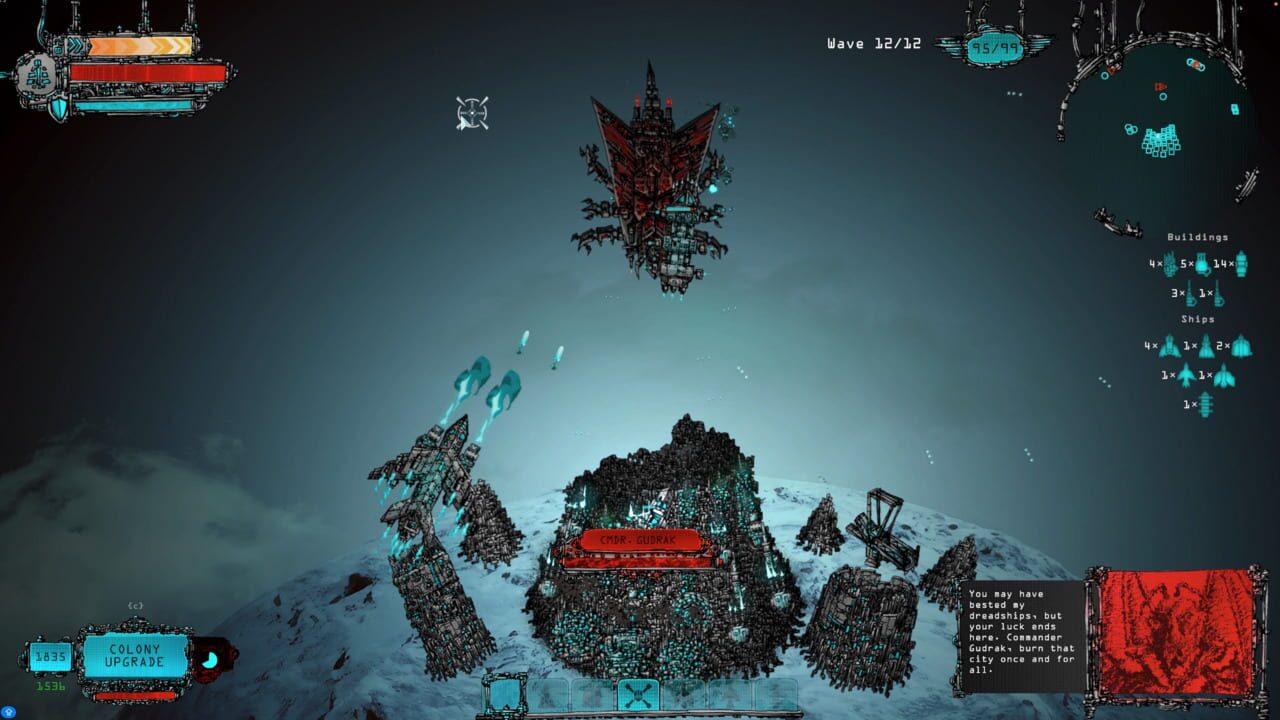This screenshot has height=720, width=1280.
Task: Click the red health bar in the top-left
Action: (x=145, y=71)
